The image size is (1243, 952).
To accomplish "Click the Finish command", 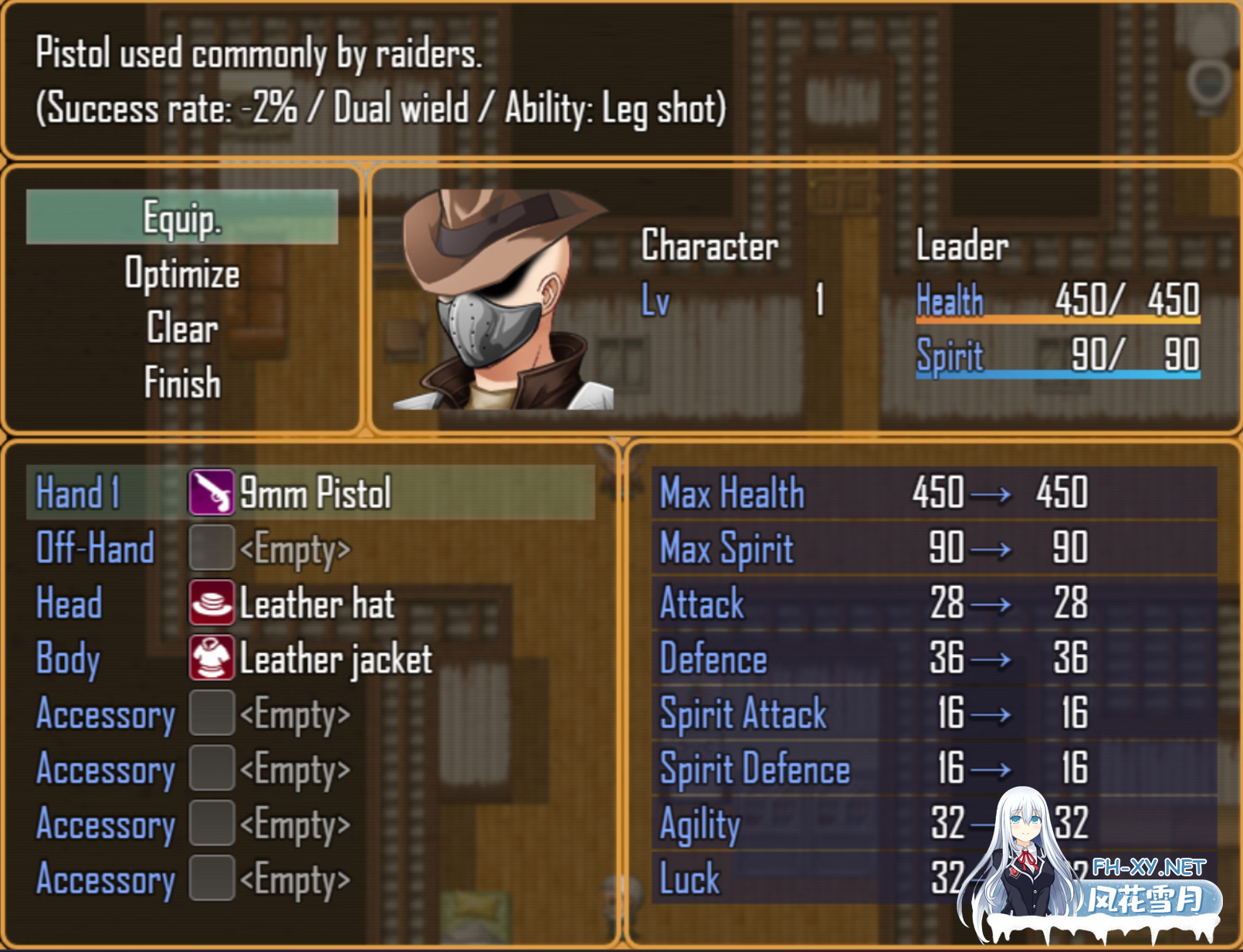I will [x=182, y=383].
